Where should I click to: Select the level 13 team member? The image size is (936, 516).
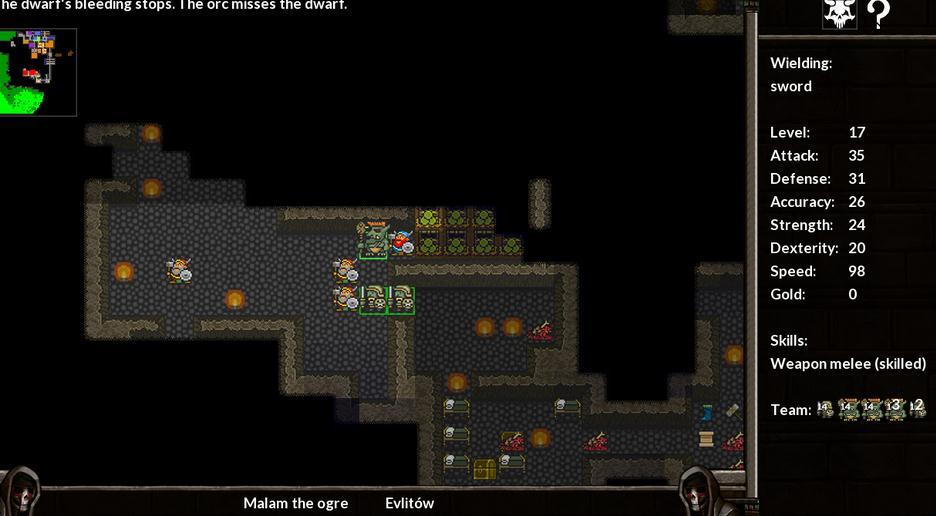pos(894,408)
